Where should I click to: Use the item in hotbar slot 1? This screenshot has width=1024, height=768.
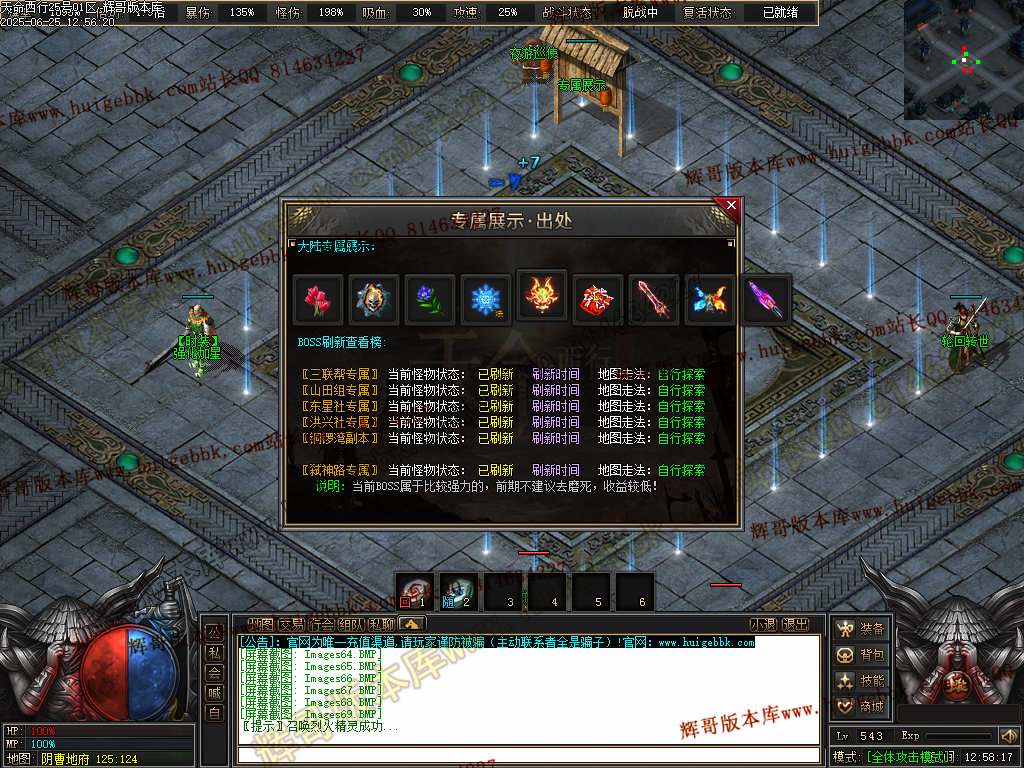[x=415, y=591]
